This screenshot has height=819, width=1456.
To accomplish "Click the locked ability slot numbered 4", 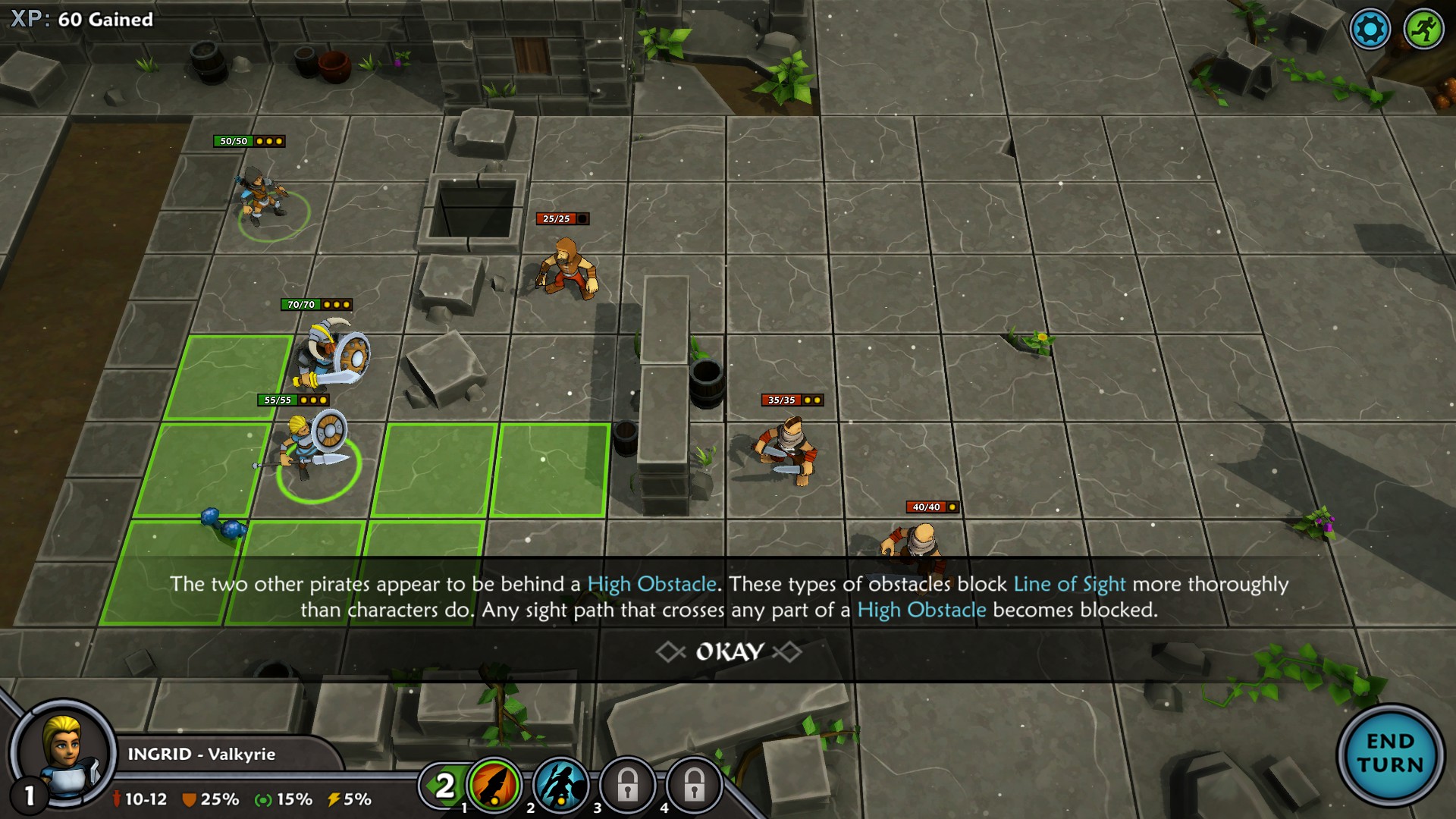I will pos(694,786).
